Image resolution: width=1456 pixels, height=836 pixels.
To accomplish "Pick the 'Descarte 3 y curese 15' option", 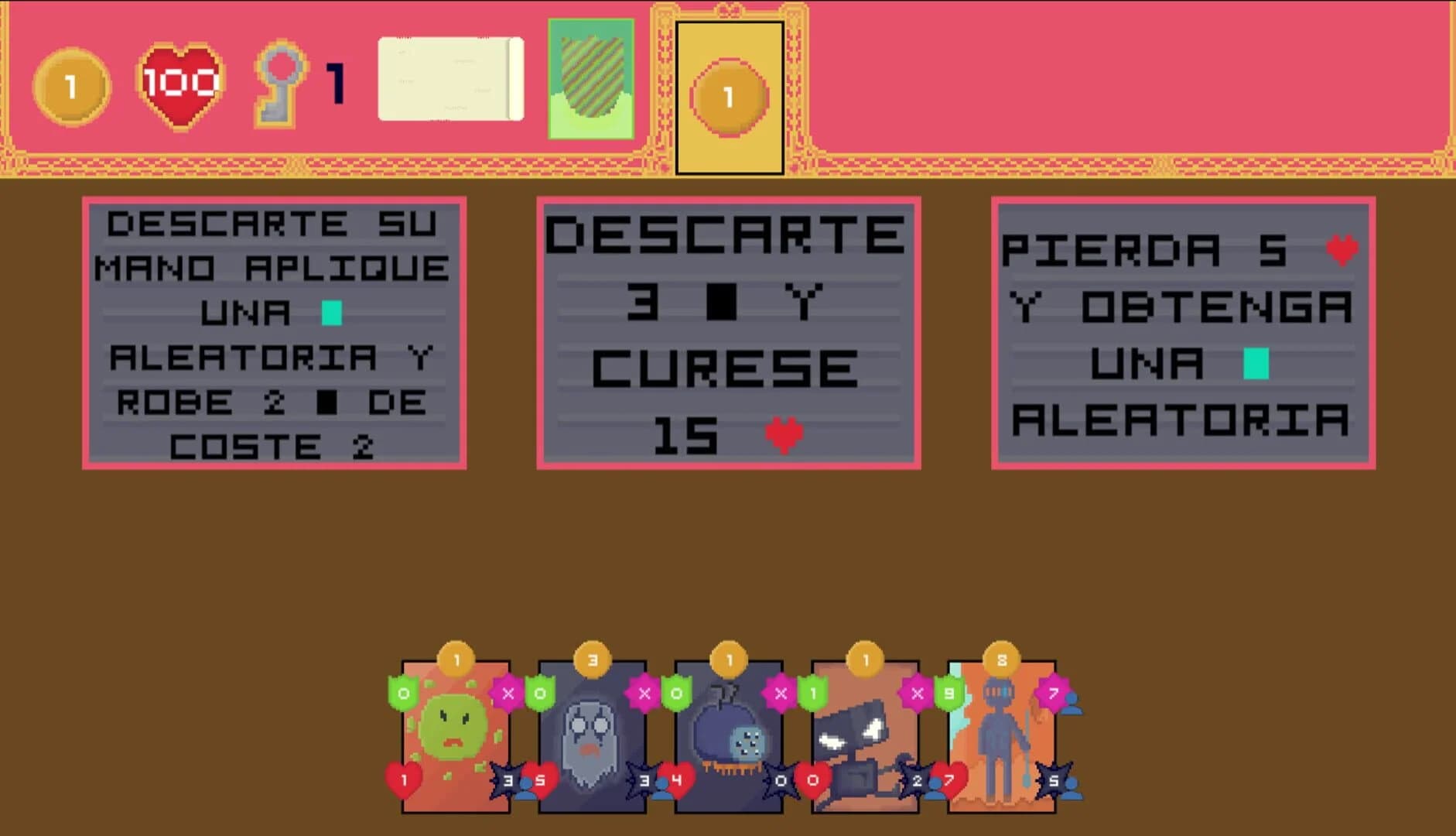I will click(727, 333).
